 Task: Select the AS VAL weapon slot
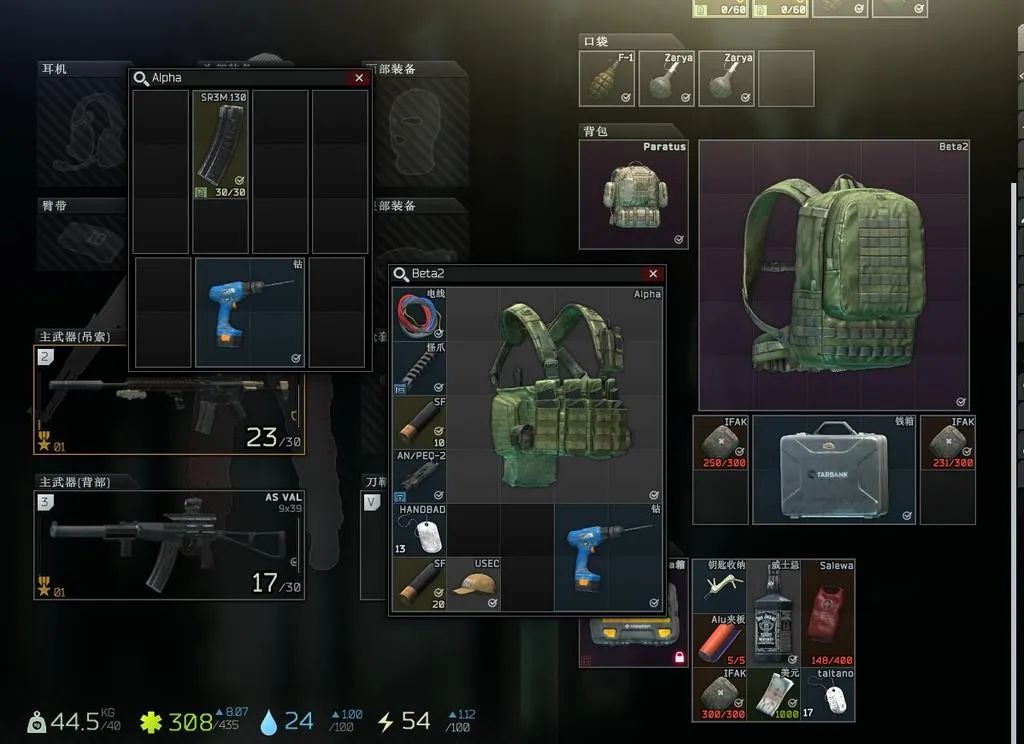(x=170, y=545)
